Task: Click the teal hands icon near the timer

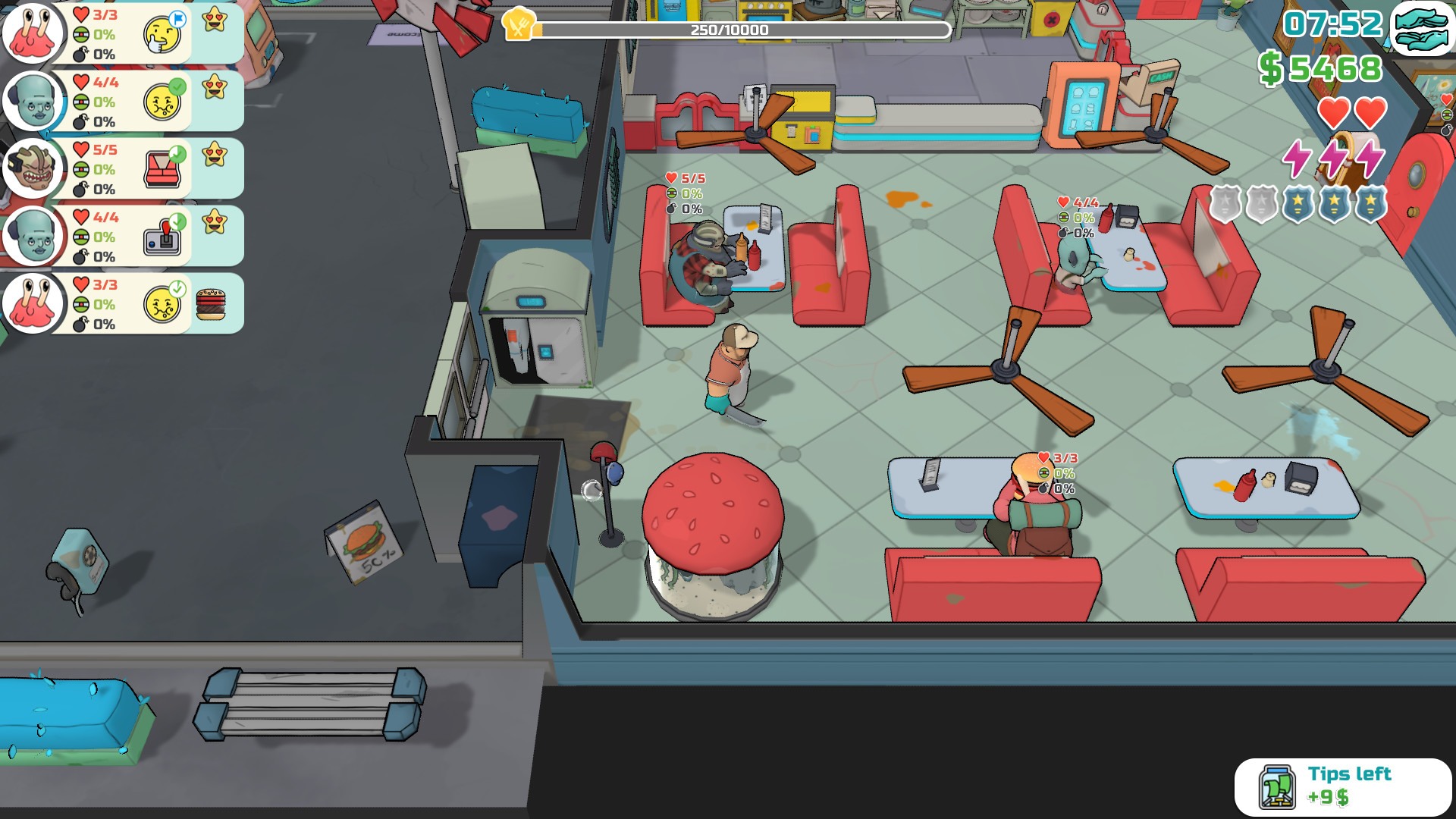Action: (1423, 29)
